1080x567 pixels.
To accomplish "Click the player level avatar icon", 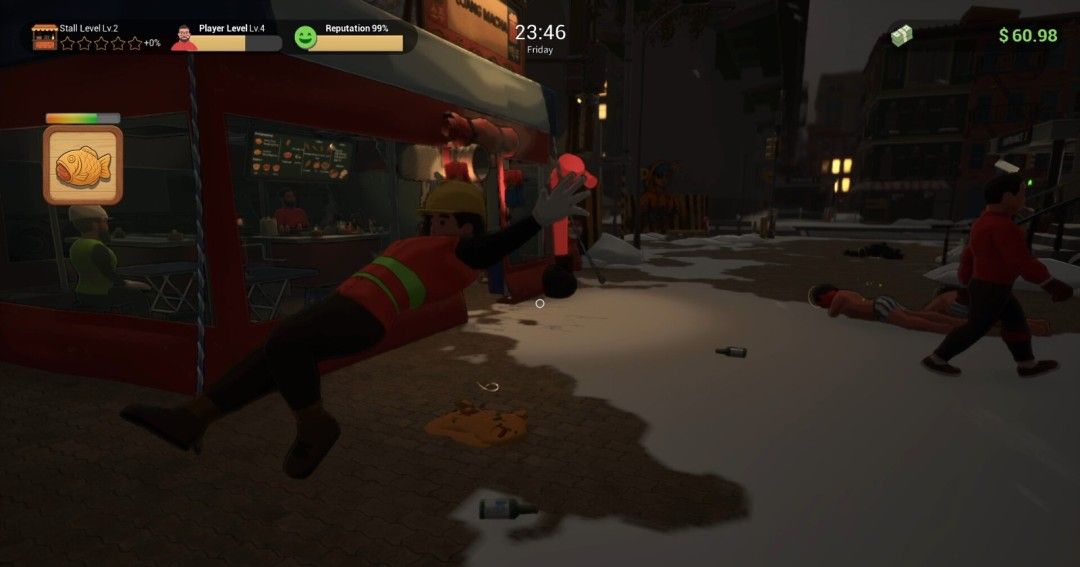I will pos(183,38).
